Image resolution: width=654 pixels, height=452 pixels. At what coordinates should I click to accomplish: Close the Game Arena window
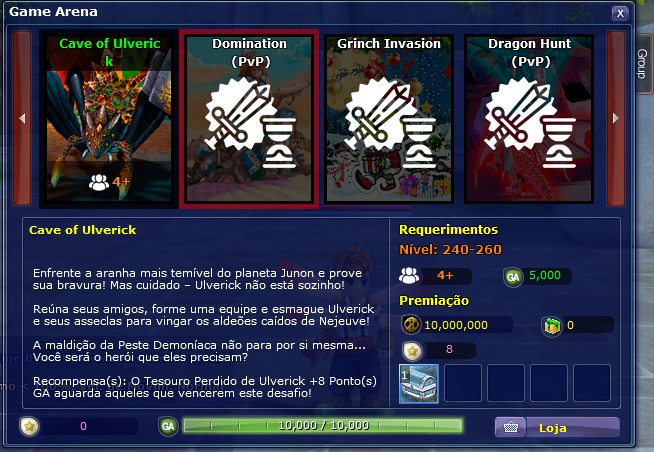620,13
